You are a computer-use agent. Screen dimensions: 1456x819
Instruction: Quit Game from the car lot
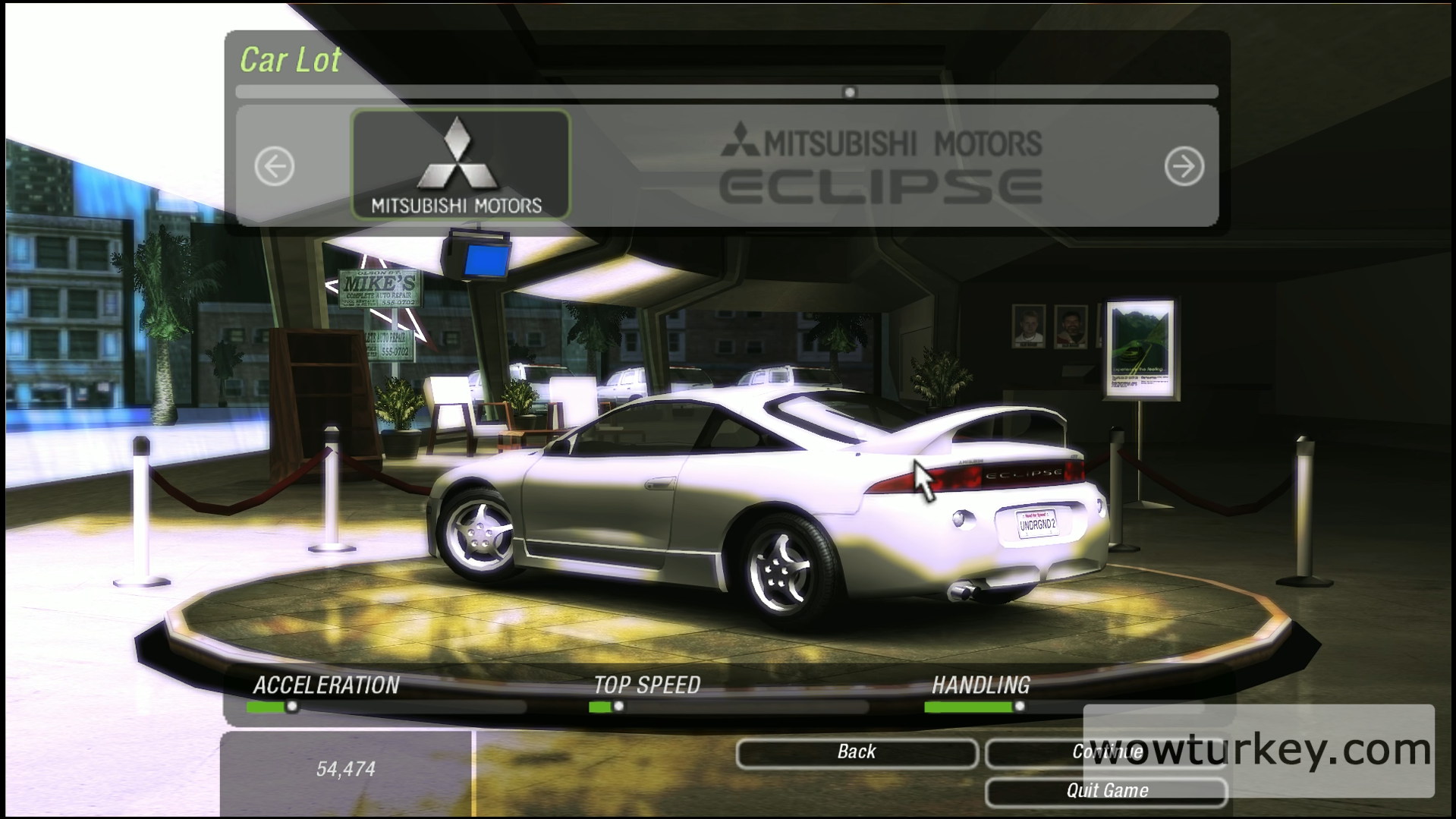(1105, 792)
